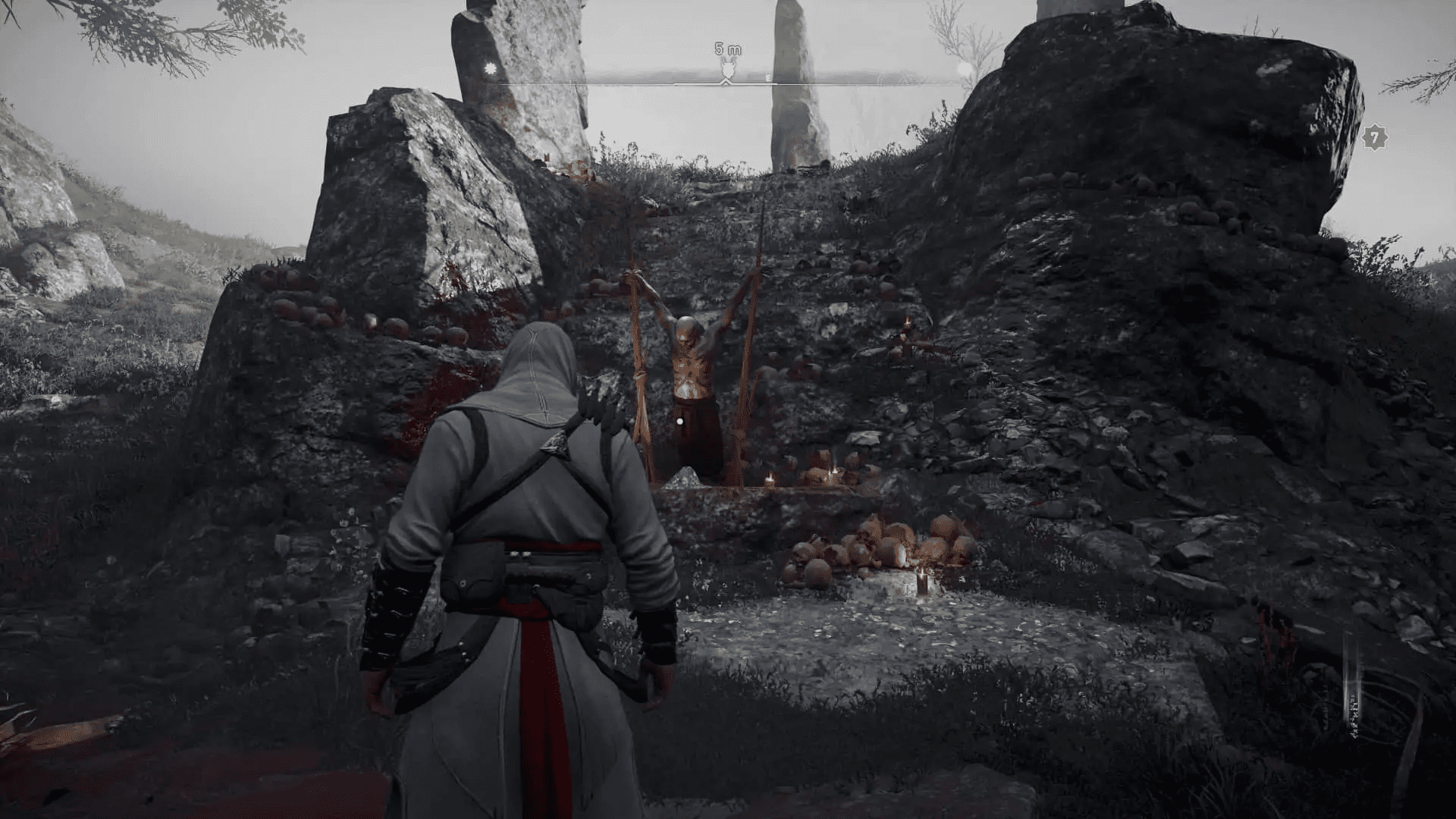Select the white interaction dot on the left standing stone

489,67
